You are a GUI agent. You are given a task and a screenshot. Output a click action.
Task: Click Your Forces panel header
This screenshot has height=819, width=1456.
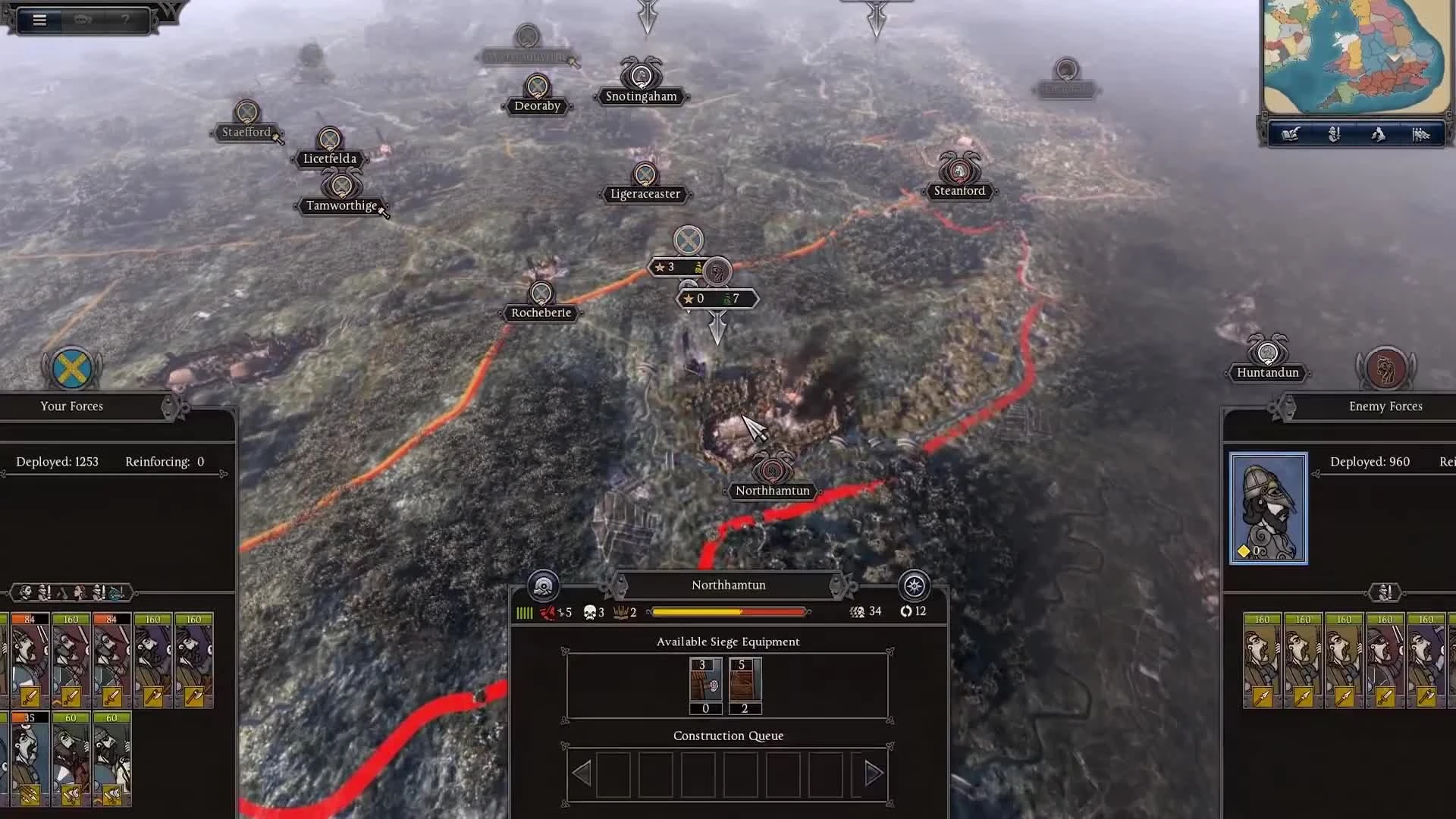(71, 406)
